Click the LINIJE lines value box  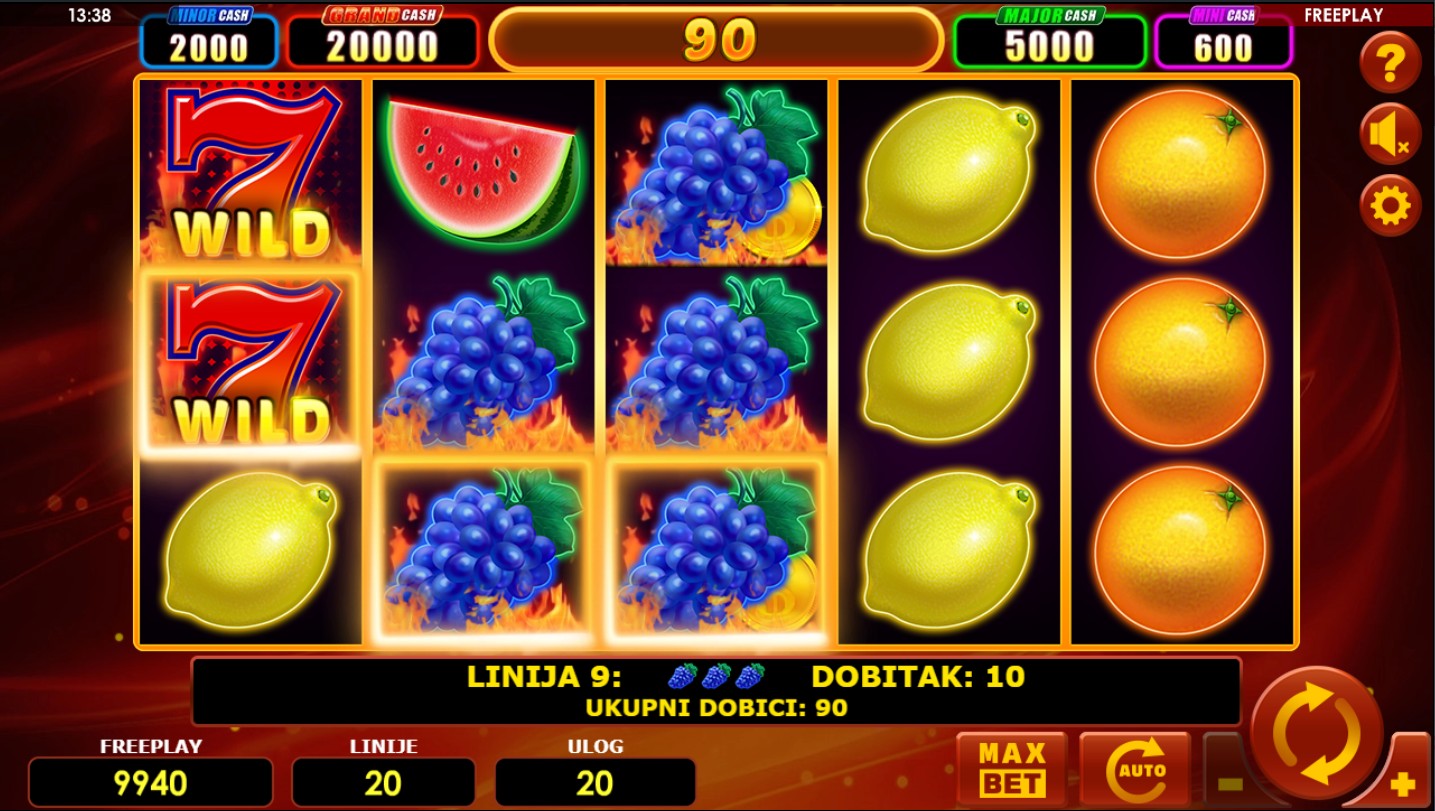(x=383, y=782)
